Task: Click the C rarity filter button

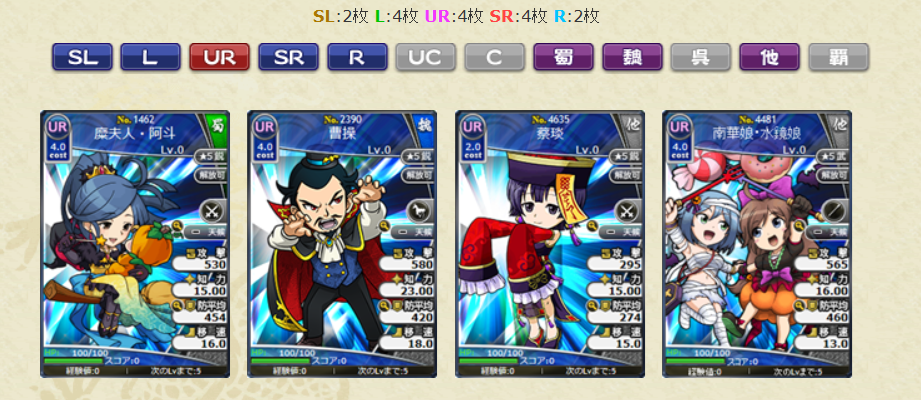Action: pyautogui.click(x=495, y=57)
